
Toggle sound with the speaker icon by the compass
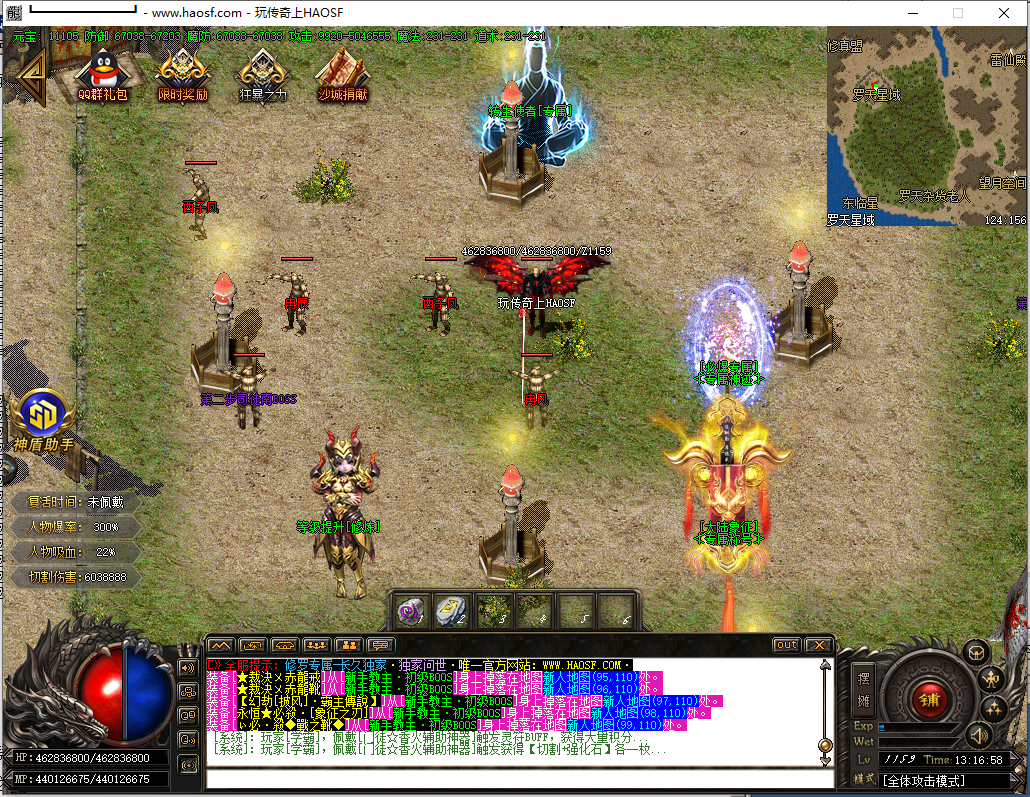(x=977, y=736)
